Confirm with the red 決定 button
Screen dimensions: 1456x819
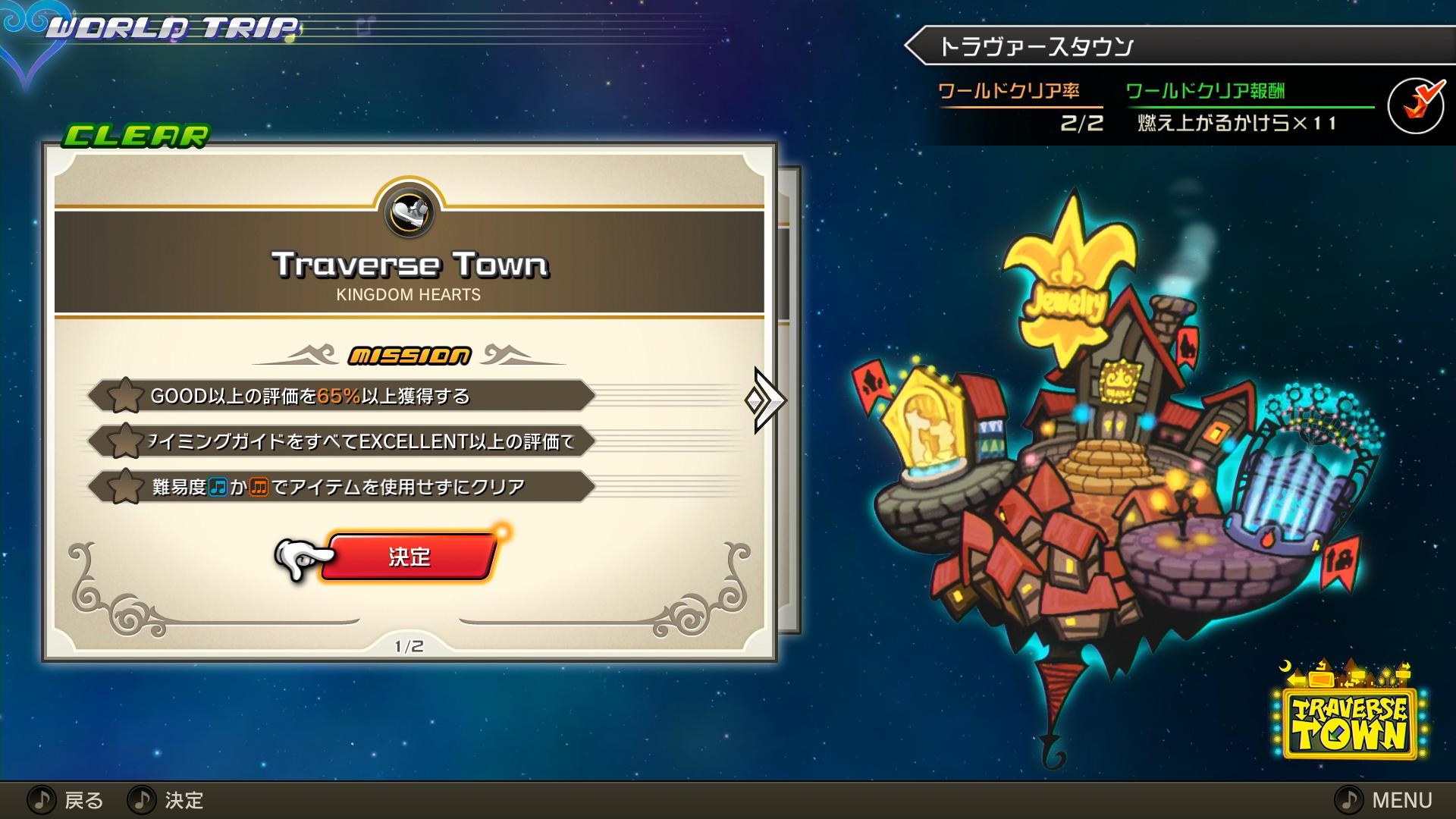[x=409, y=557]
